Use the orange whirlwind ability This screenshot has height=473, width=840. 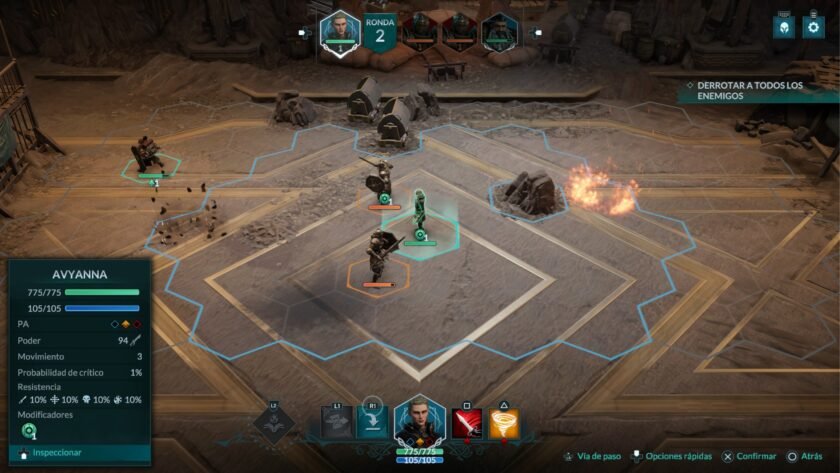tap(505, 422)
